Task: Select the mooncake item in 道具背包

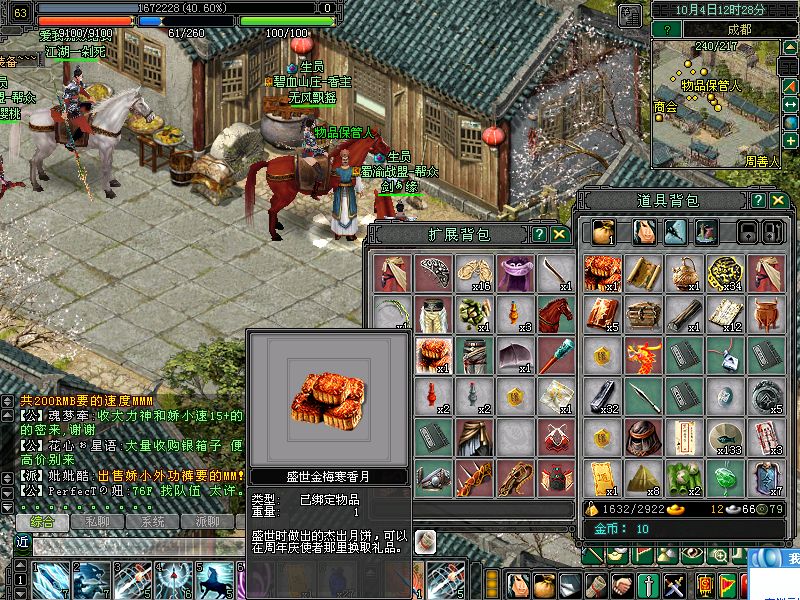Action: coord(603,272)
